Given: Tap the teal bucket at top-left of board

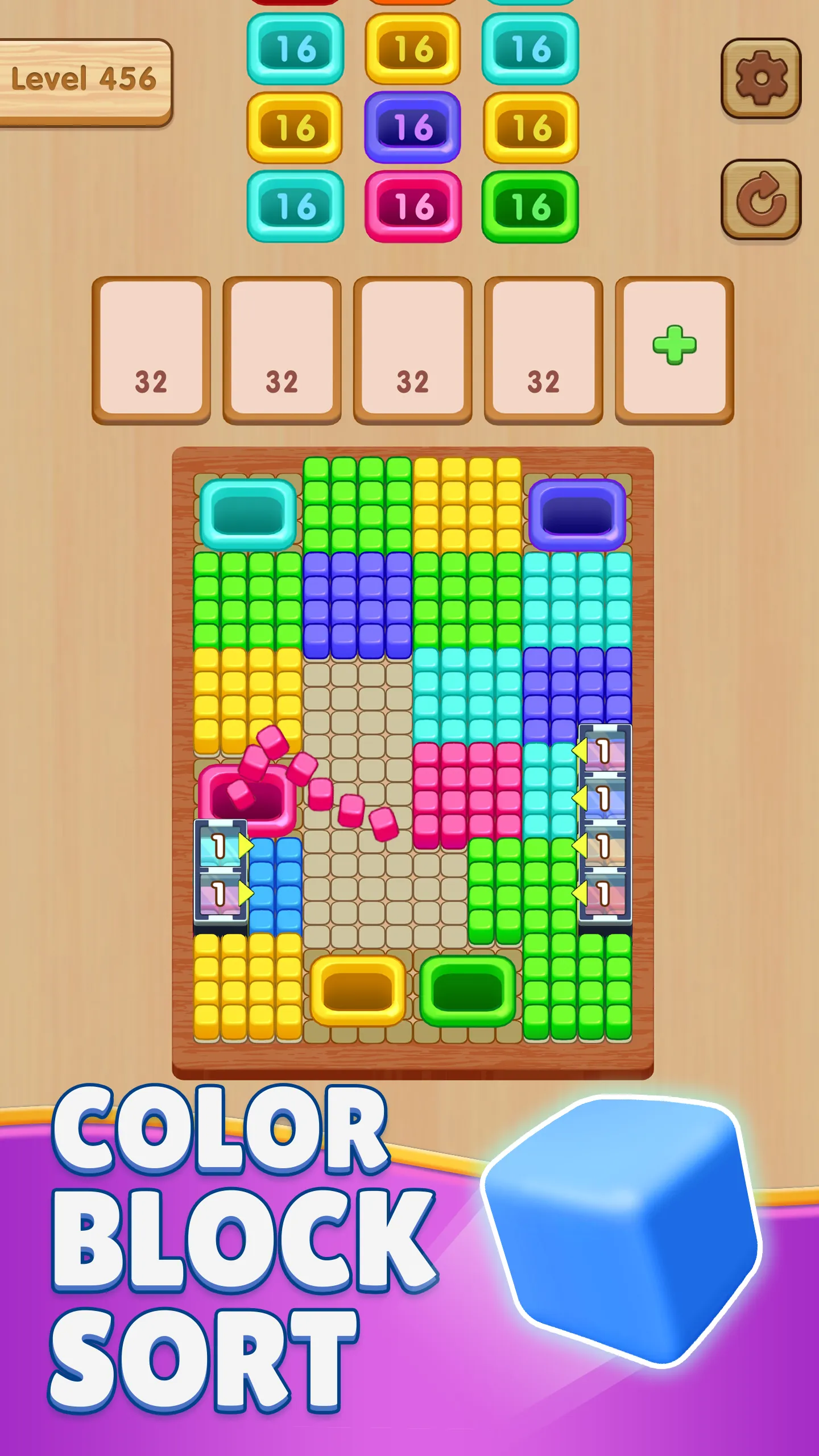Looking at the screenshot, I should coord(247,516).
